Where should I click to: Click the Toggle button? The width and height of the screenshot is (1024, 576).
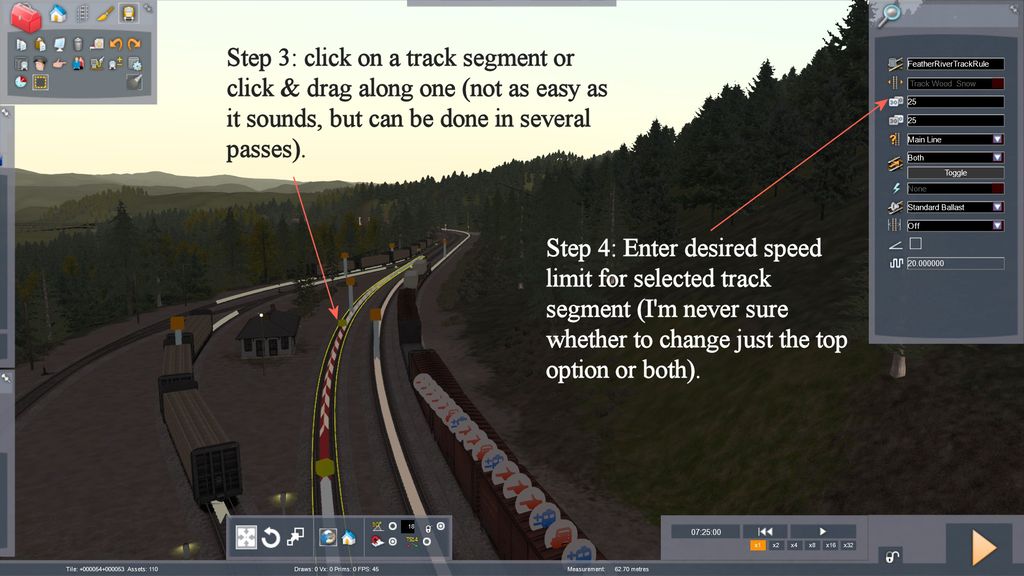955,173
